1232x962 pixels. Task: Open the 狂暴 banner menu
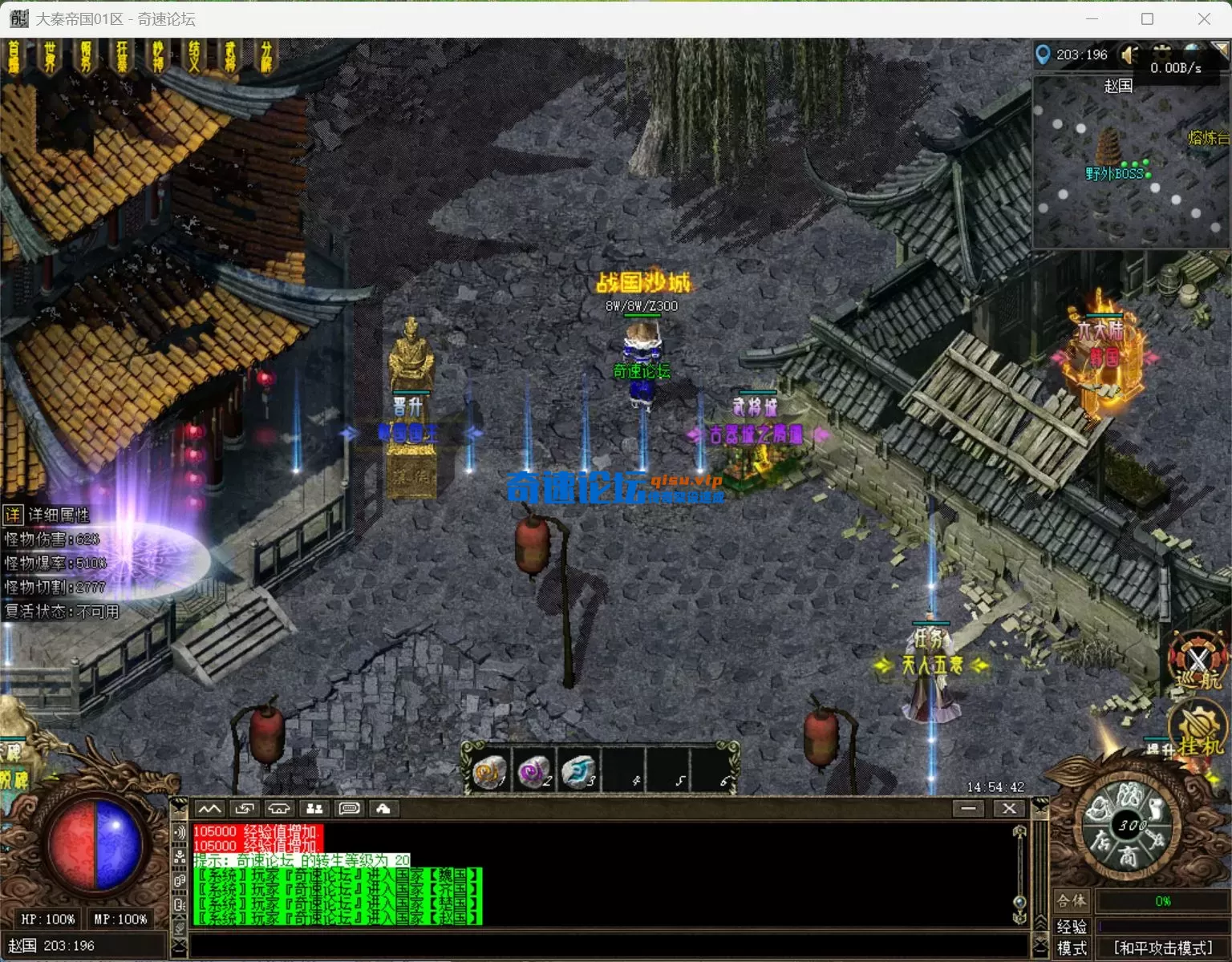(x=123, y=58)
